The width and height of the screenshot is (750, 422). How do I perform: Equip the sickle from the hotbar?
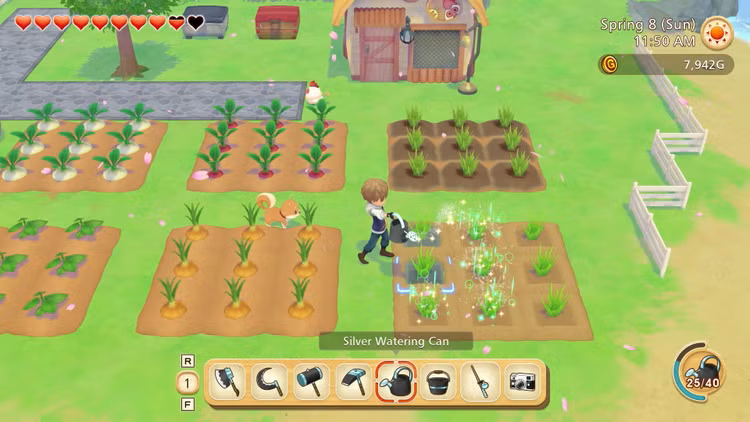pos(268,381)
